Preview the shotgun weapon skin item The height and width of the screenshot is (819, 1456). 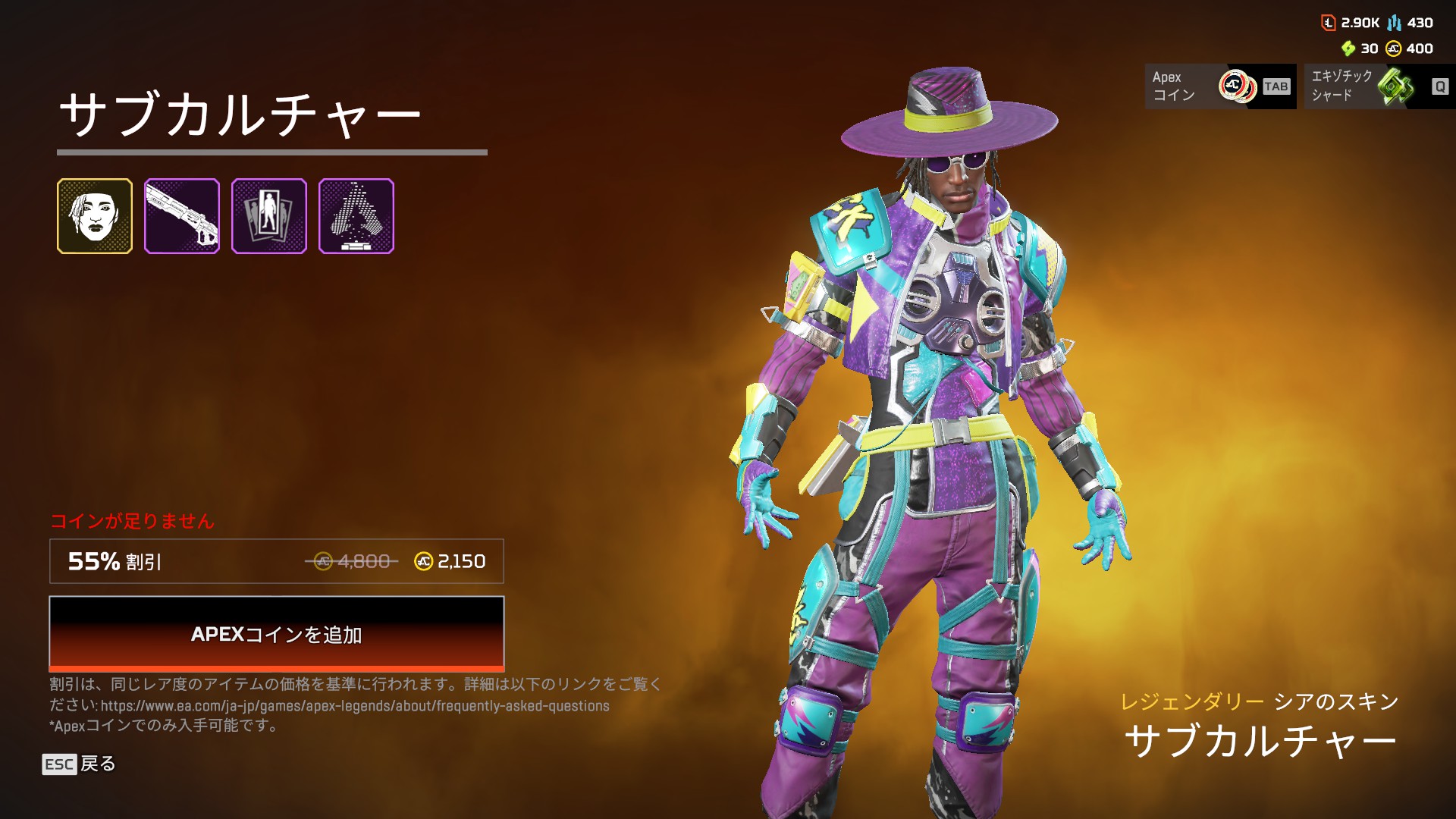[x=182, y=216]
